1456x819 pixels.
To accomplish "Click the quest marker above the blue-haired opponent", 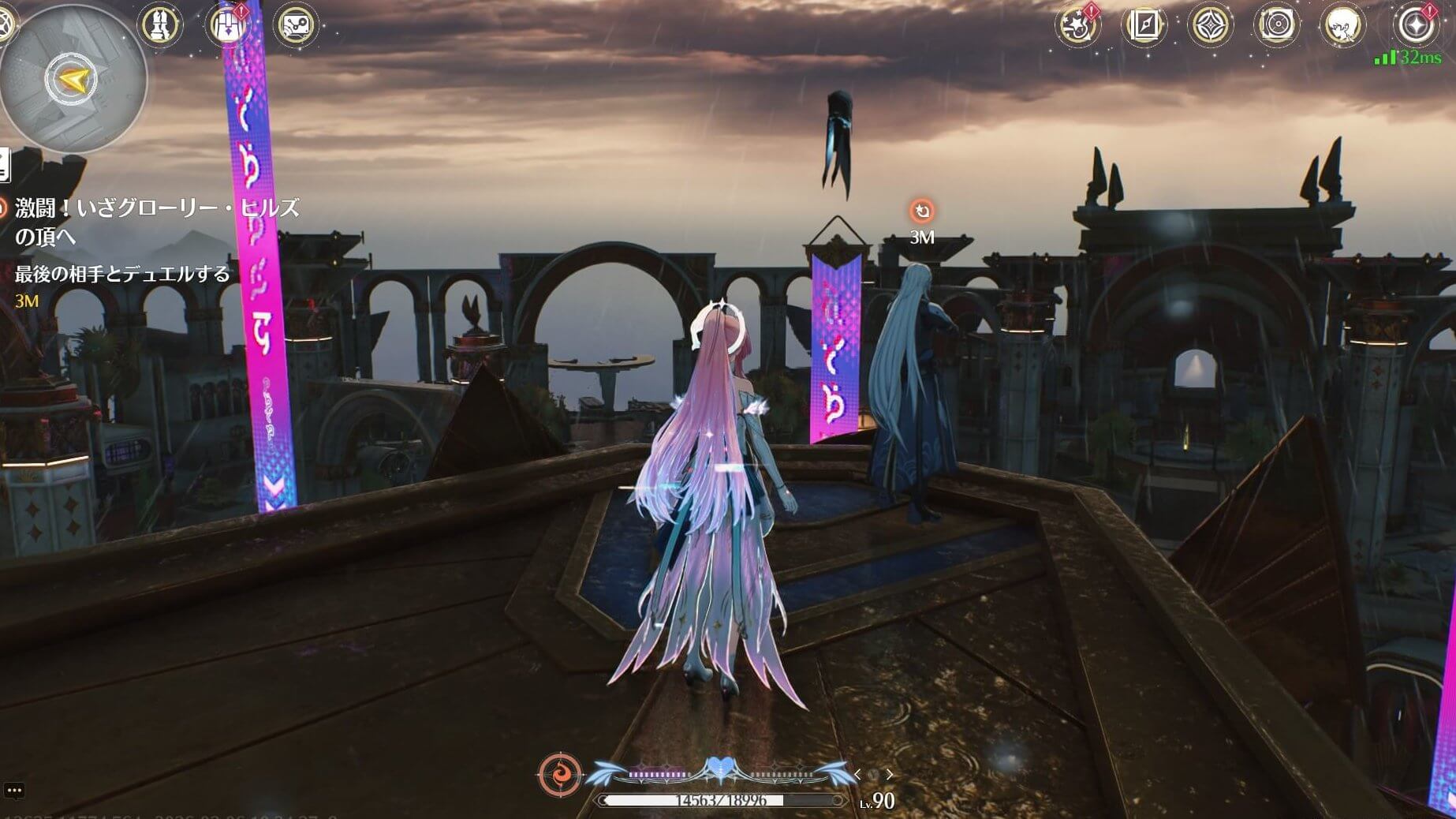I will click(921, 211).
